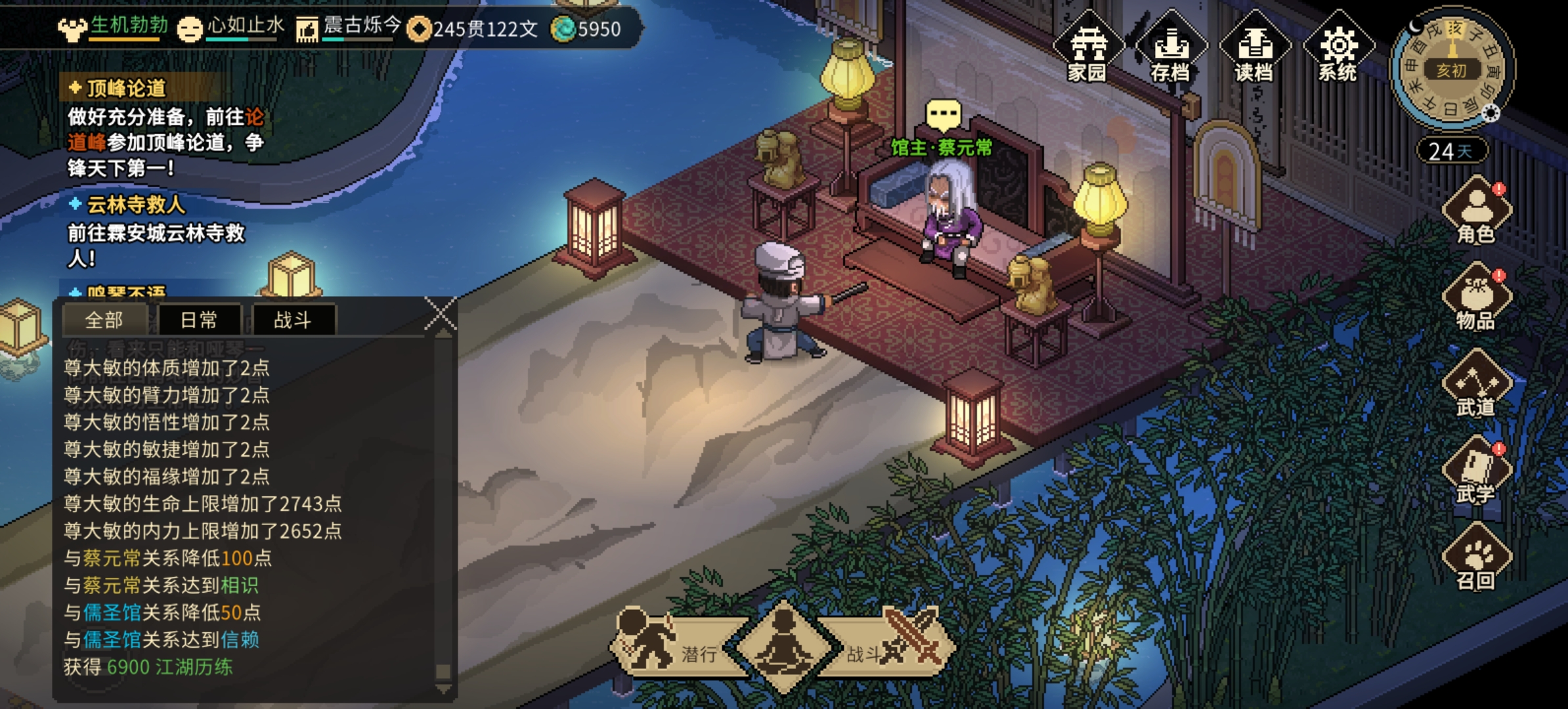The width and height of the screenshot is (1568, 709).
Task: Select the 顶峰论道 quest tracker entry
Action: 126,89
